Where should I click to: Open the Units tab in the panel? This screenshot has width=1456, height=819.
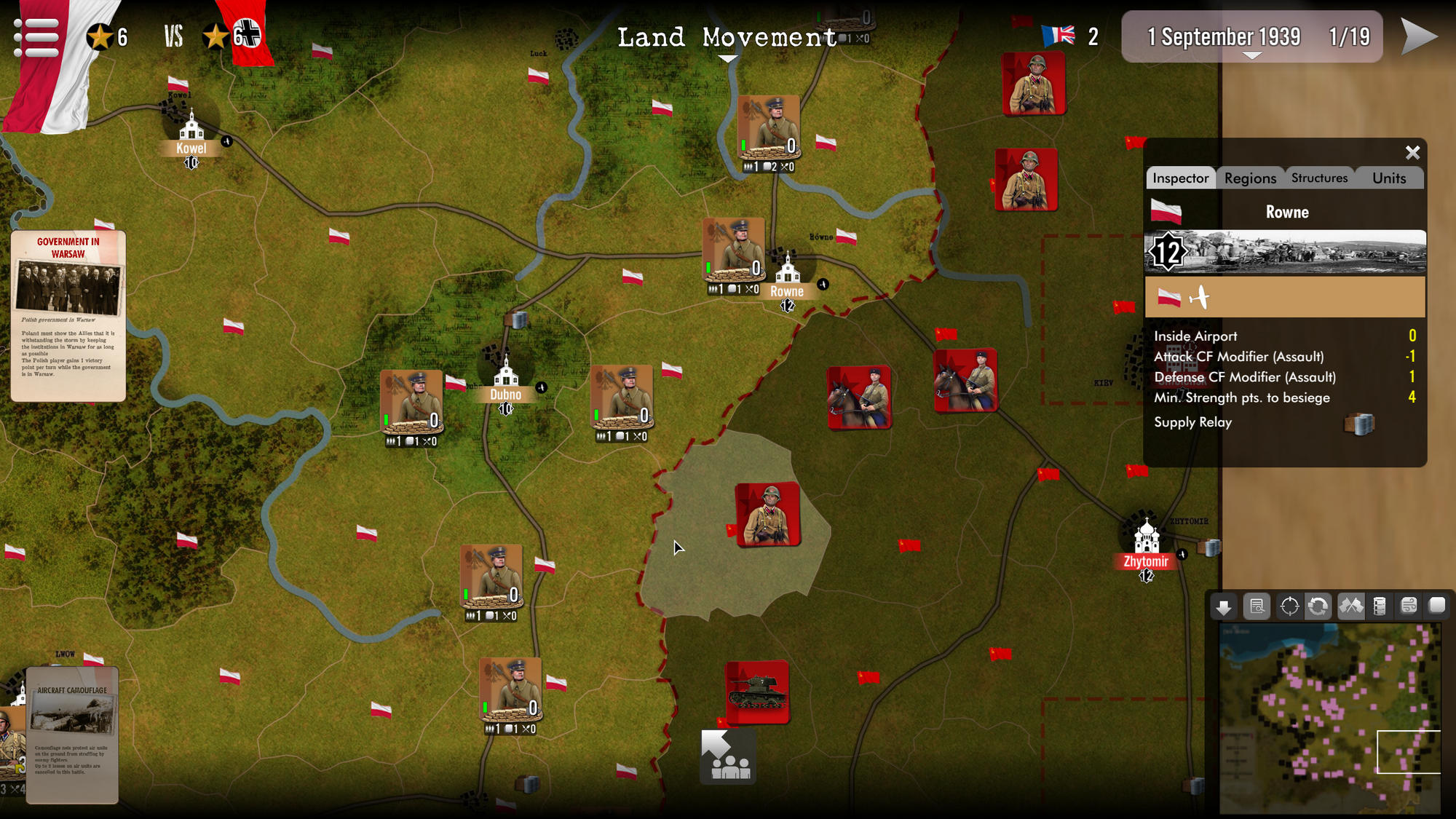[1388, 178]
